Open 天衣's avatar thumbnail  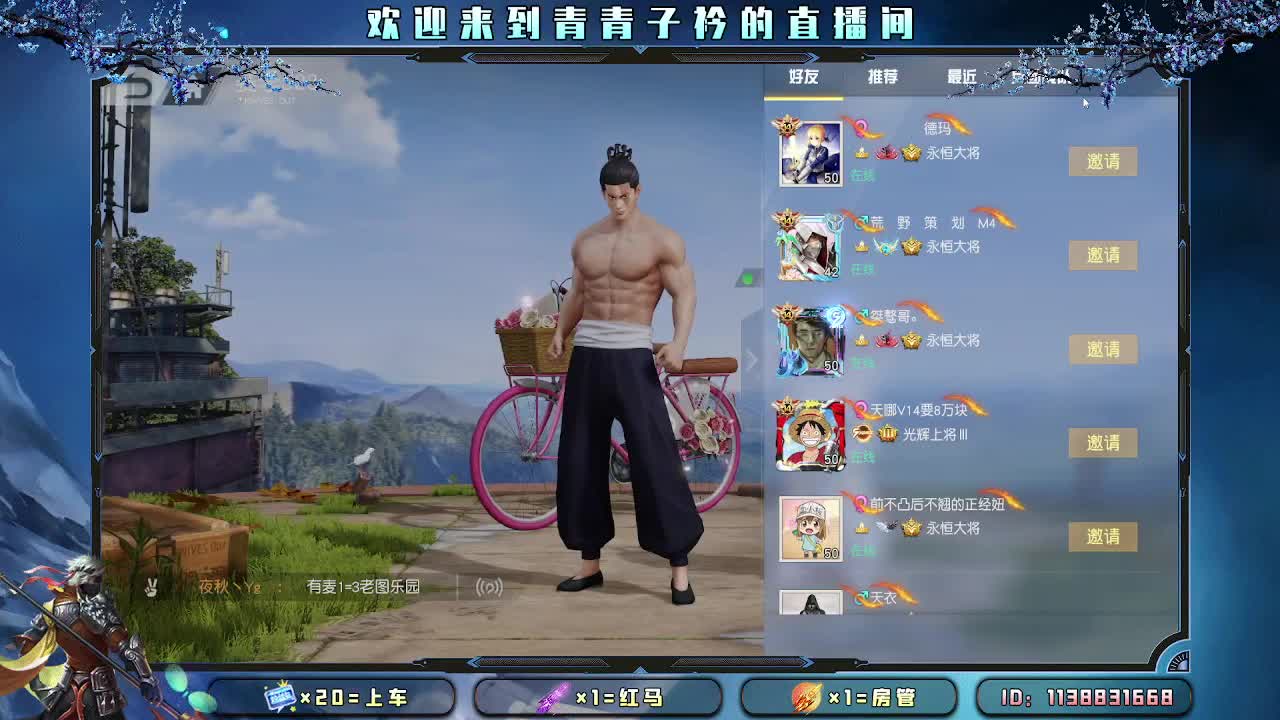tap(808, 602)
